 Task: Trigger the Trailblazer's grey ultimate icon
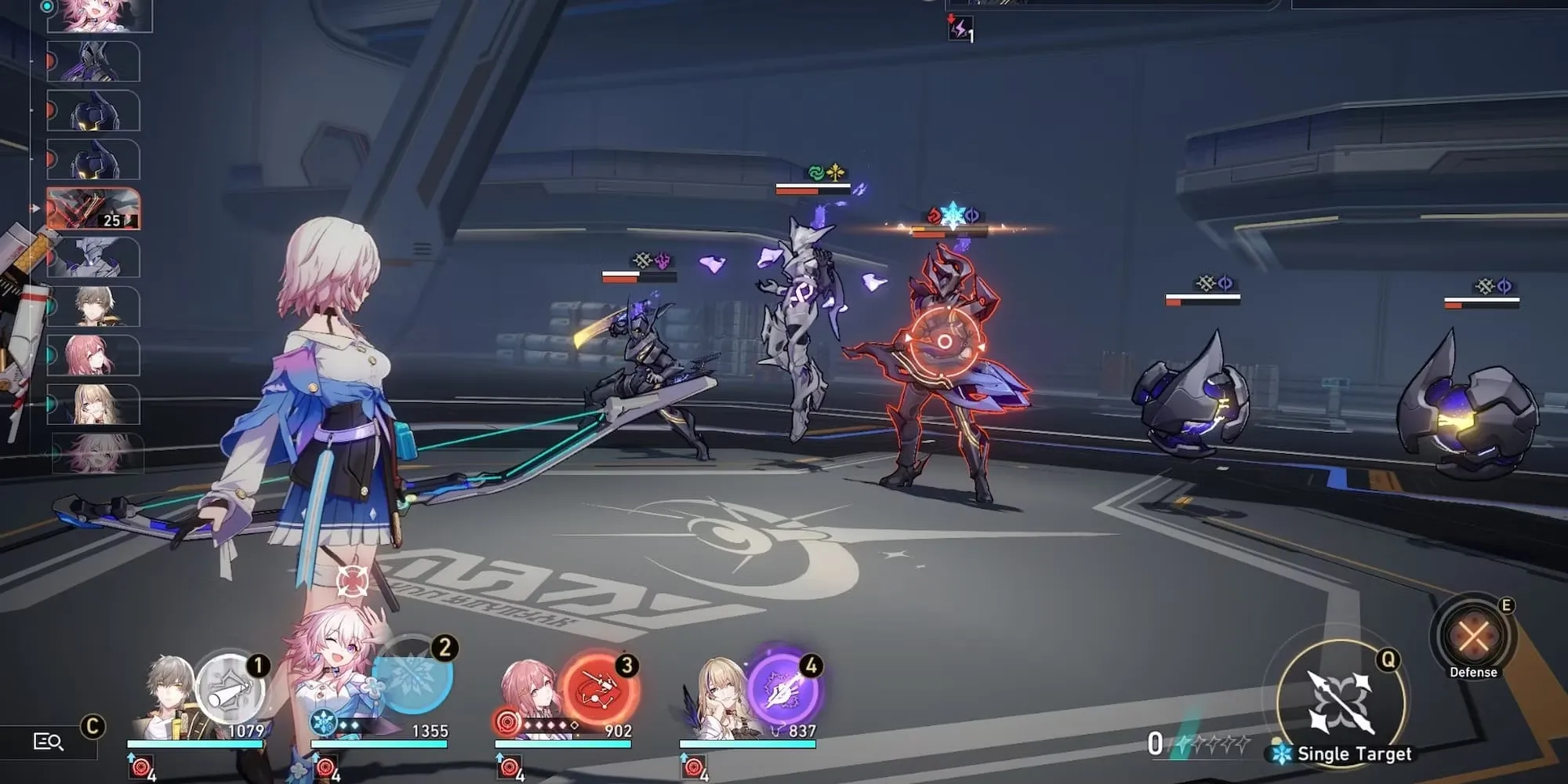click(229, 690)
